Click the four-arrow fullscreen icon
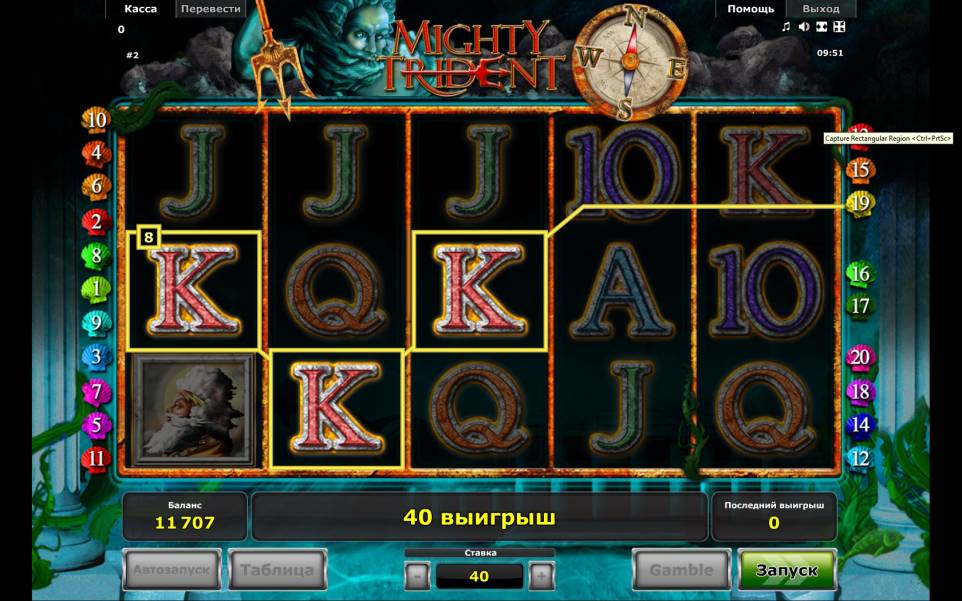Image resolution: width=962 pixels, height=601 pixels. [840, 27]
